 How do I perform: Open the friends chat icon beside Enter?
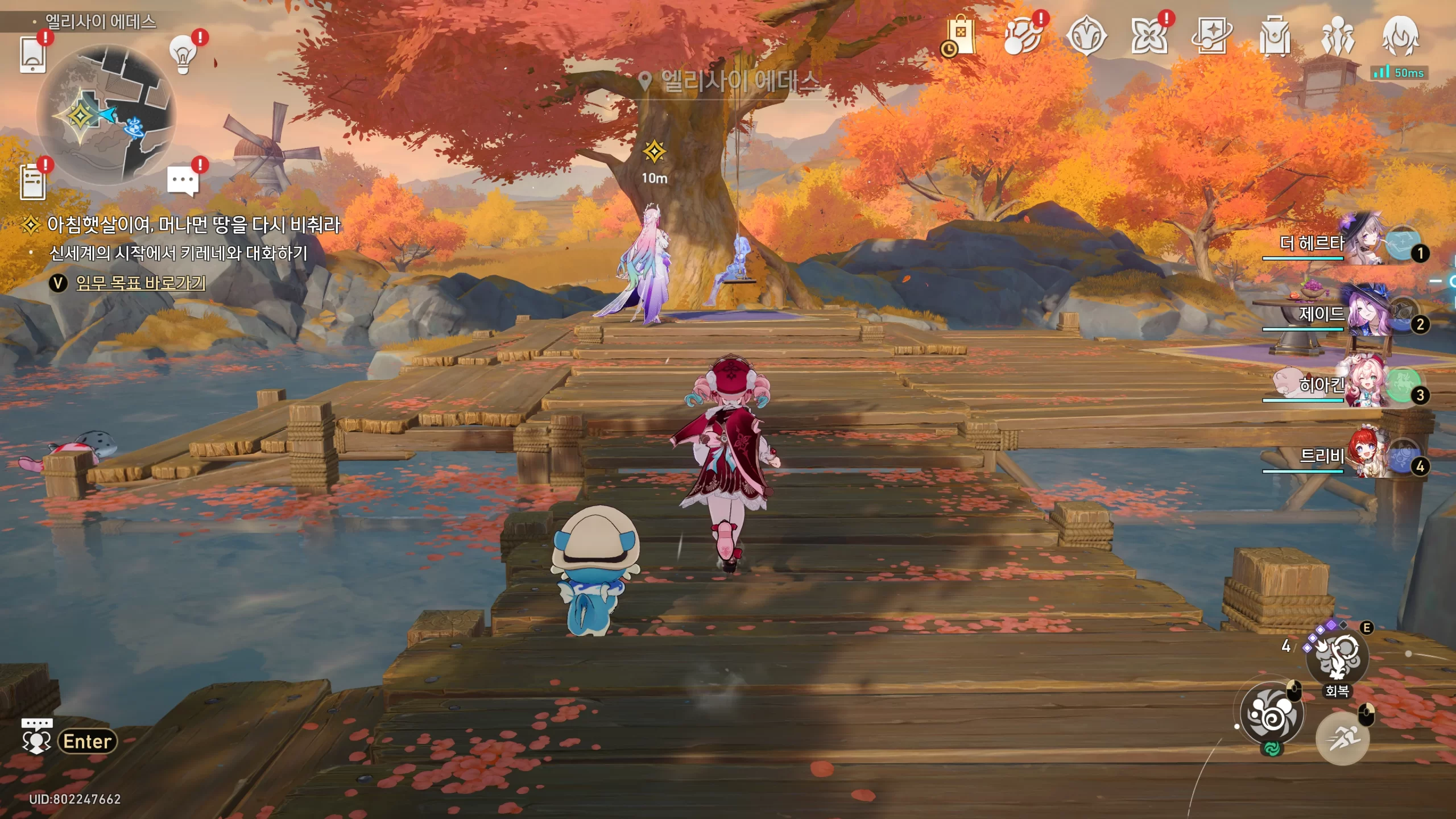[x=36, y=738]
